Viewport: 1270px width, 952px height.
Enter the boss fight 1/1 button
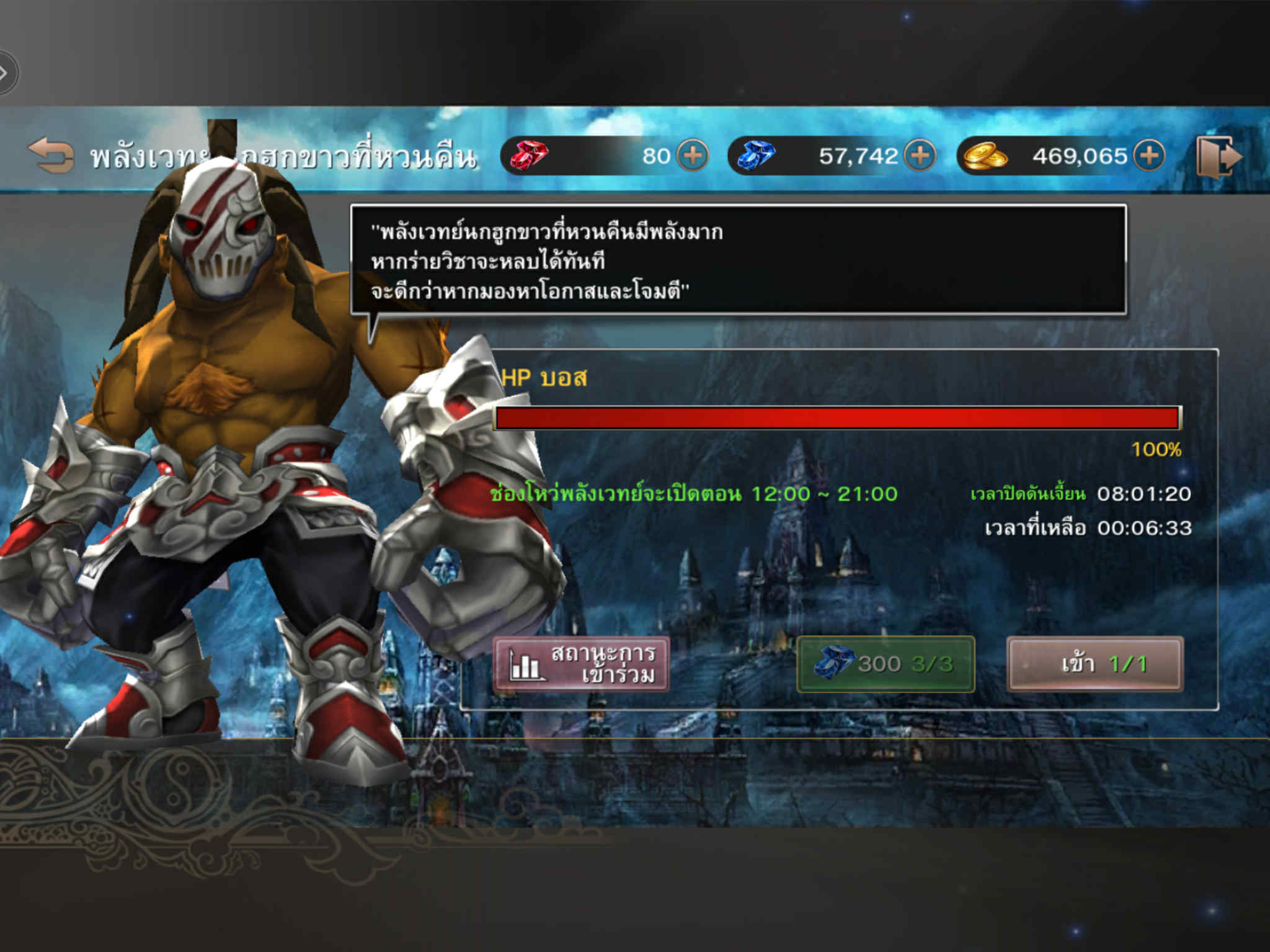click(1095, 664)
